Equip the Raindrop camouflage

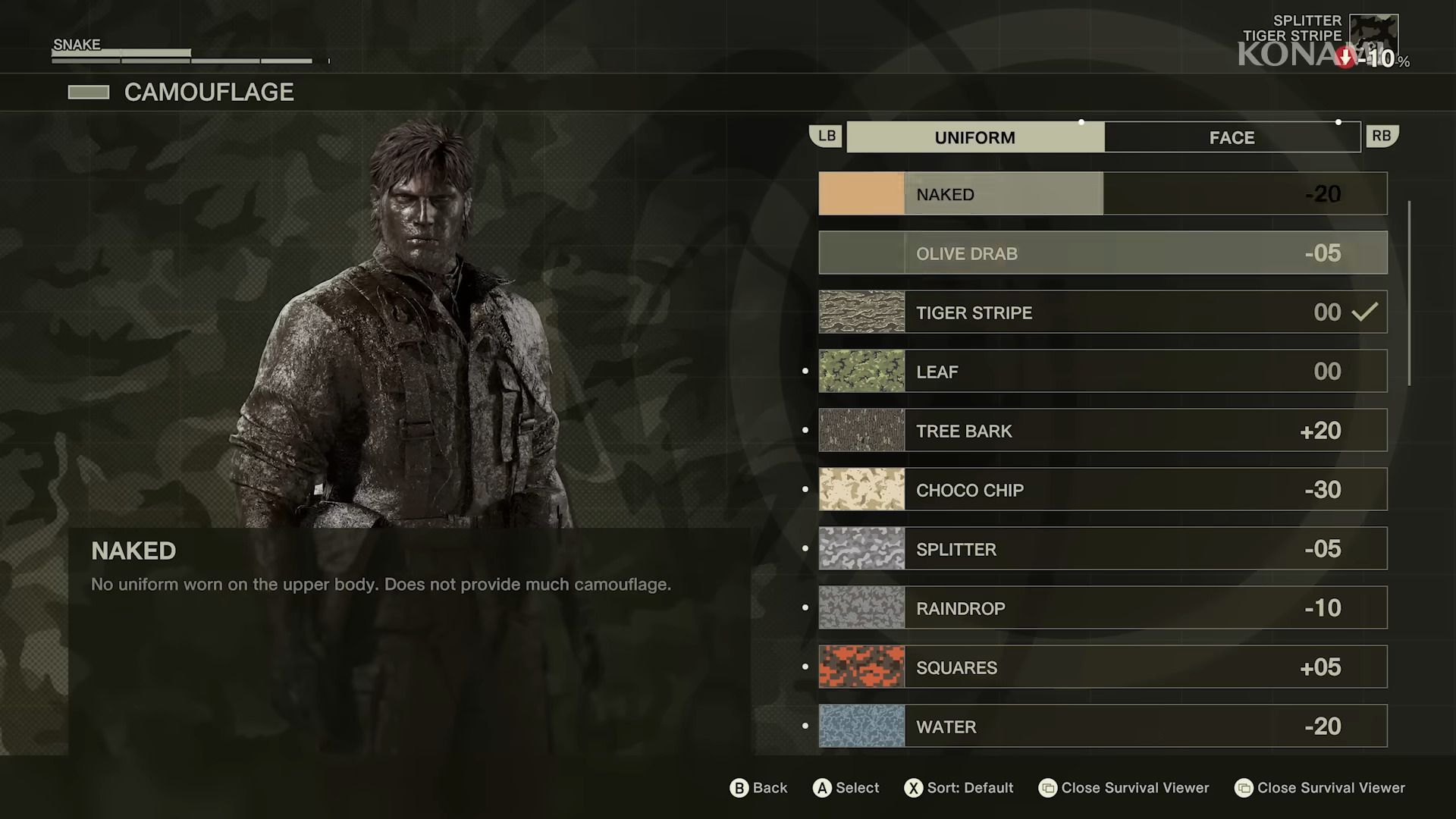1102,607
